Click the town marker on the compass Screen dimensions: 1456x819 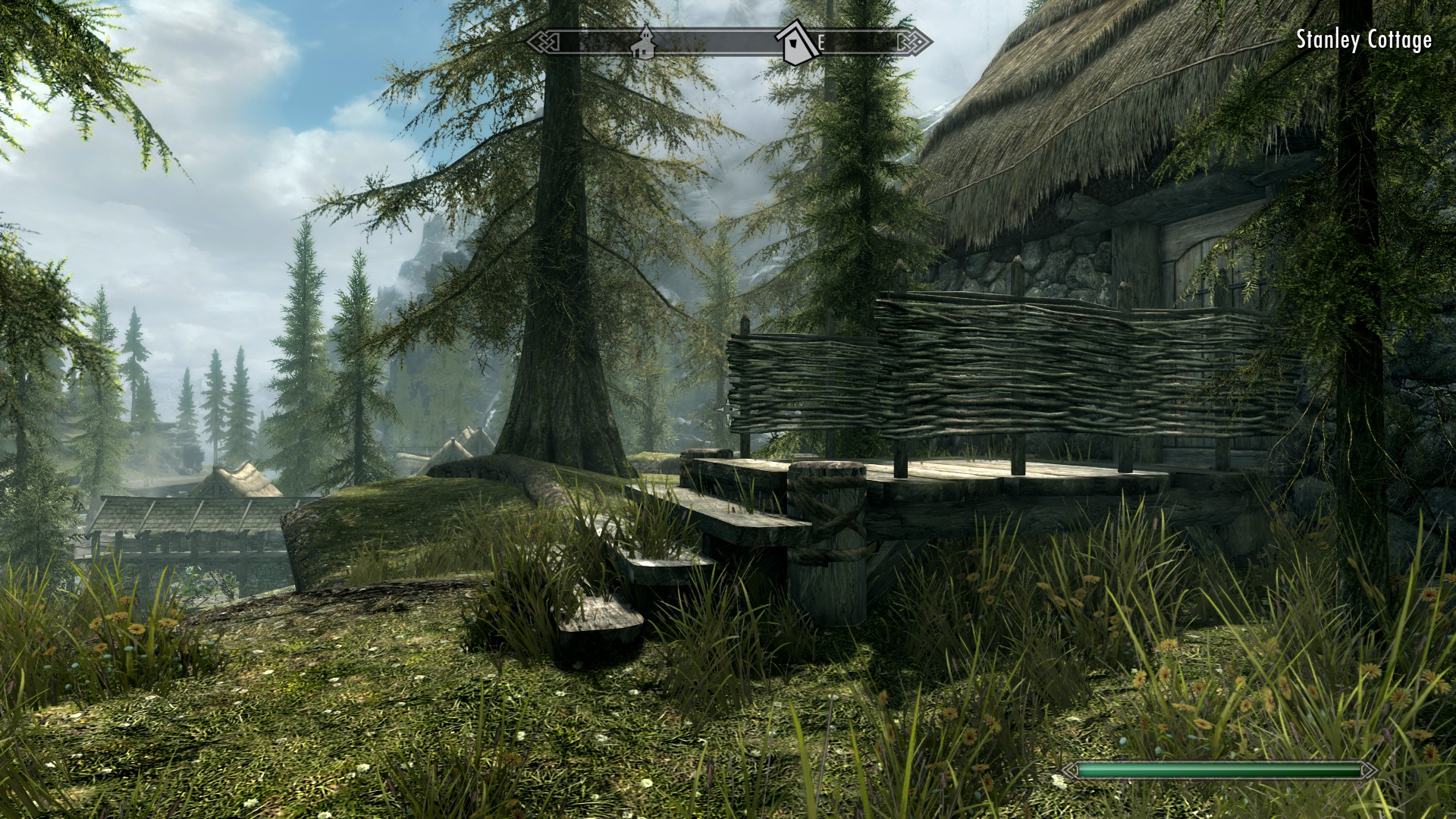[x=644, y=42]
